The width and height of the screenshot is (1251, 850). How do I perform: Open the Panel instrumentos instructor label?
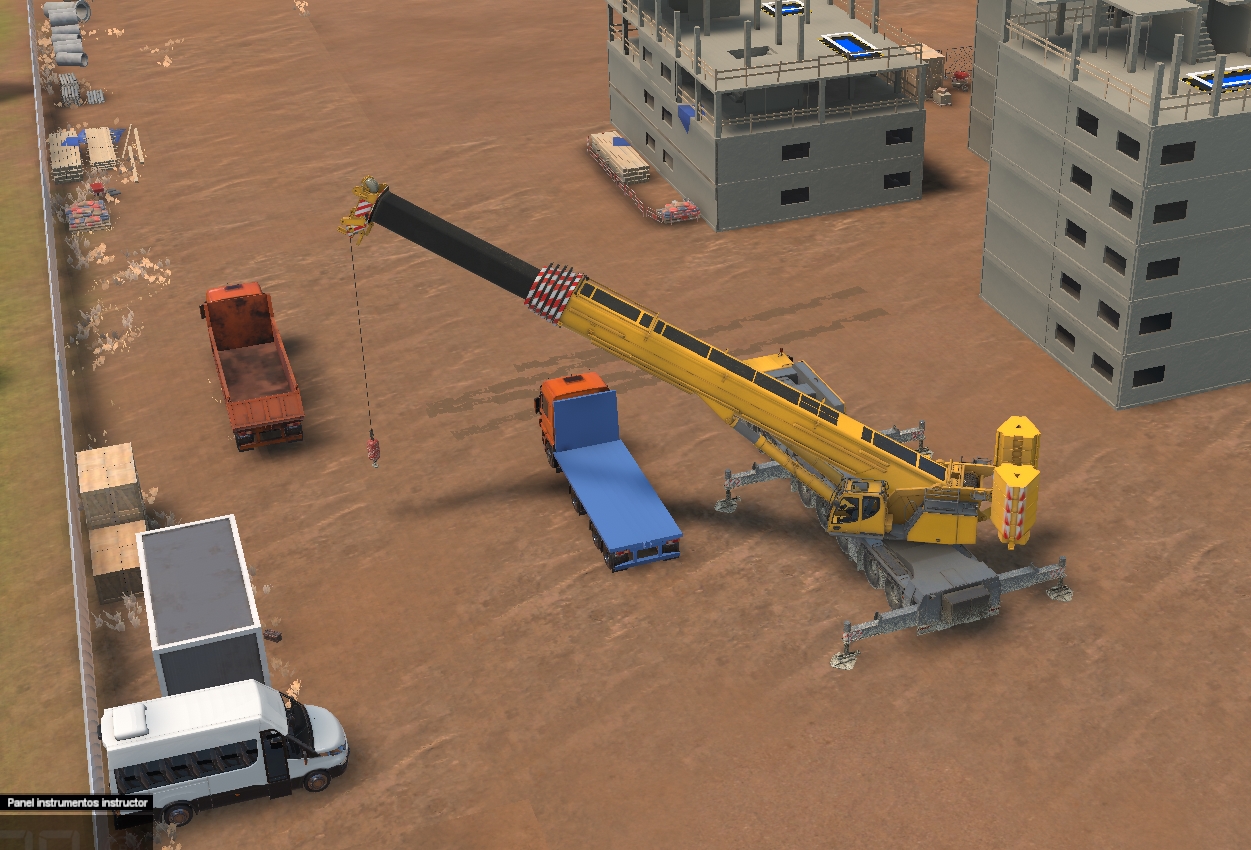coord(77,802)
